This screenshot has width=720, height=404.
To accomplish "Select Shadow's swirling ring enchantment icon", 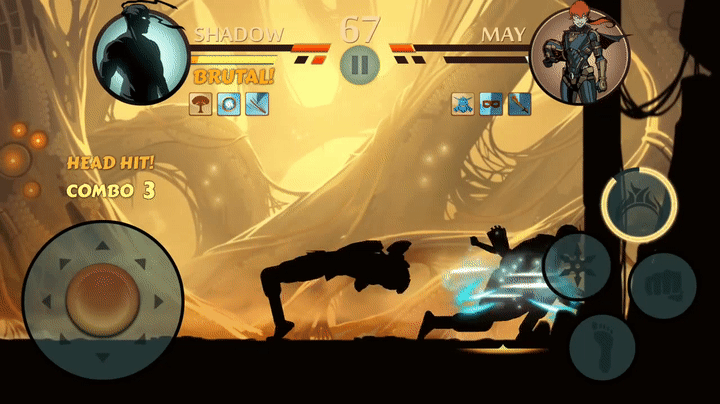I will point(229,102).
